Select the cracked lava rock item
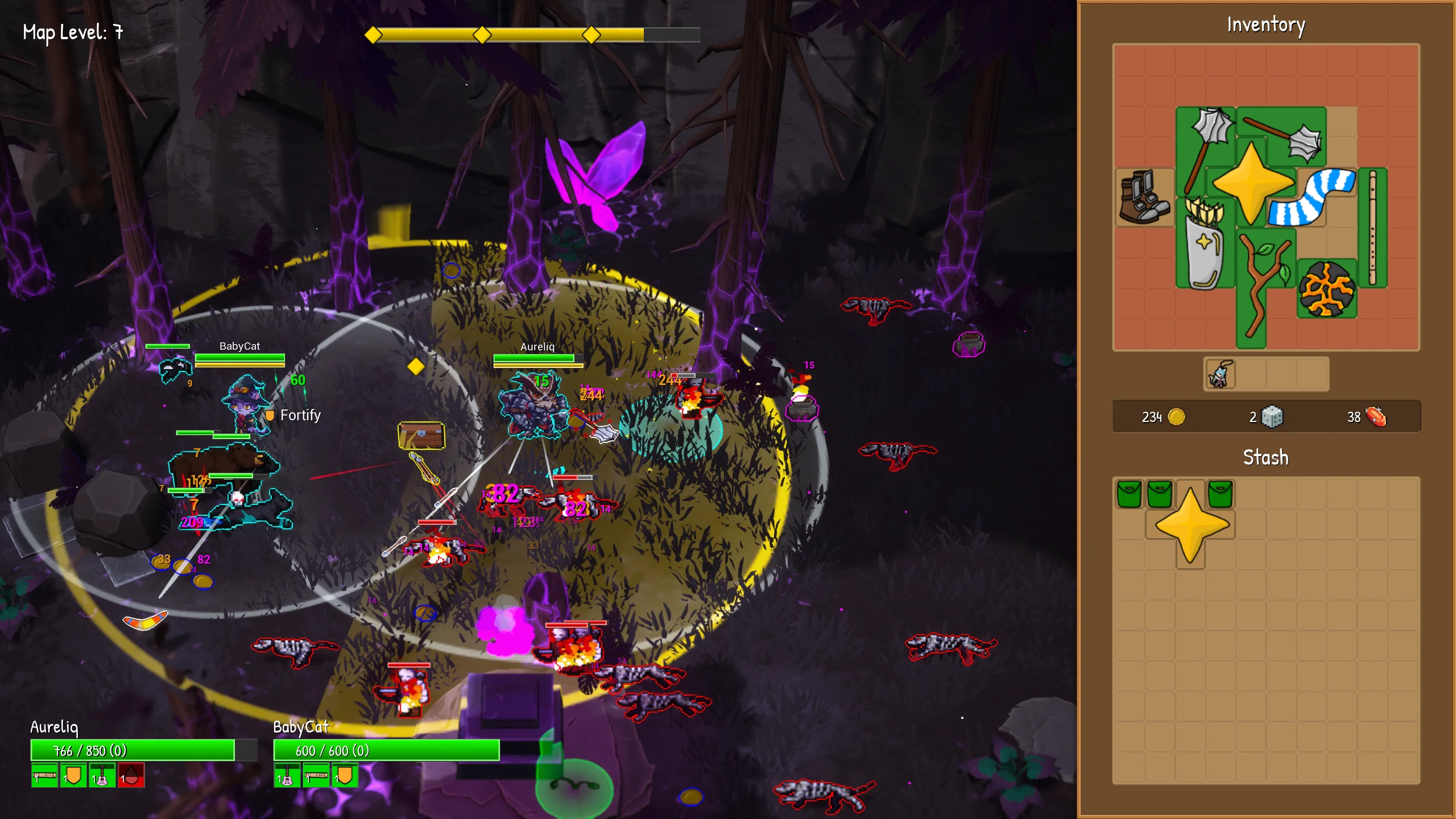This screenshot has width=1456, height=819. tap(1326, 289)
